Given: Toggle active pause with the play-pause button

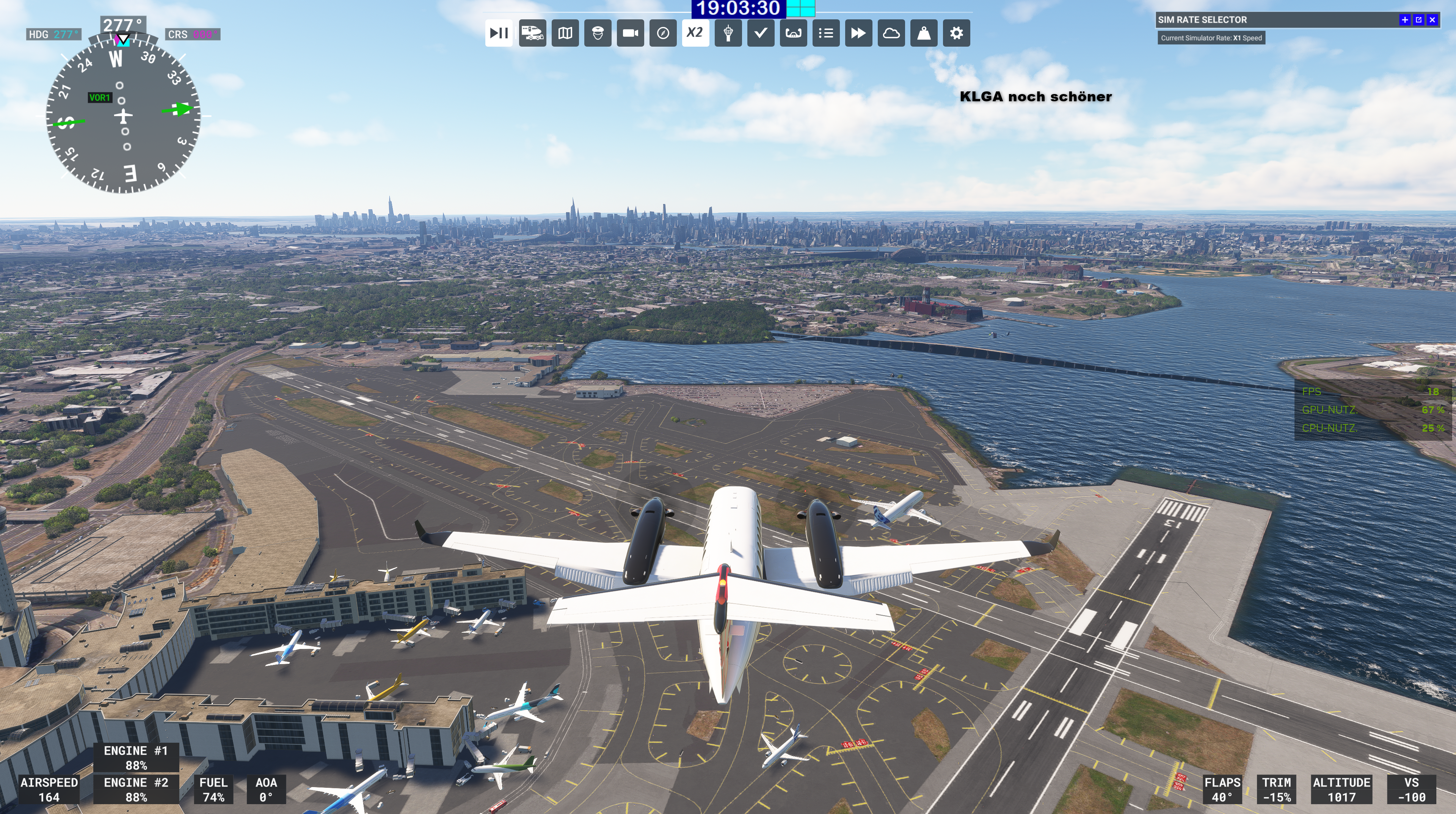Looking at the screenshot, I should [499, 33].
